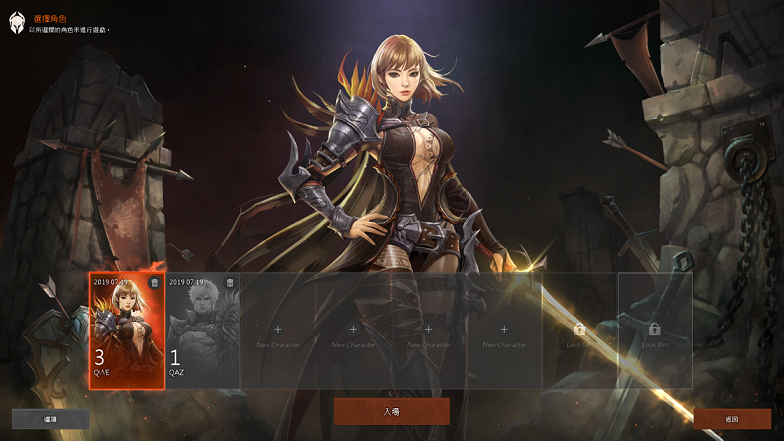Open the 選項 options button
Image resolution: width=784 pixels, height=441 pixels.
tap(50, 419)
